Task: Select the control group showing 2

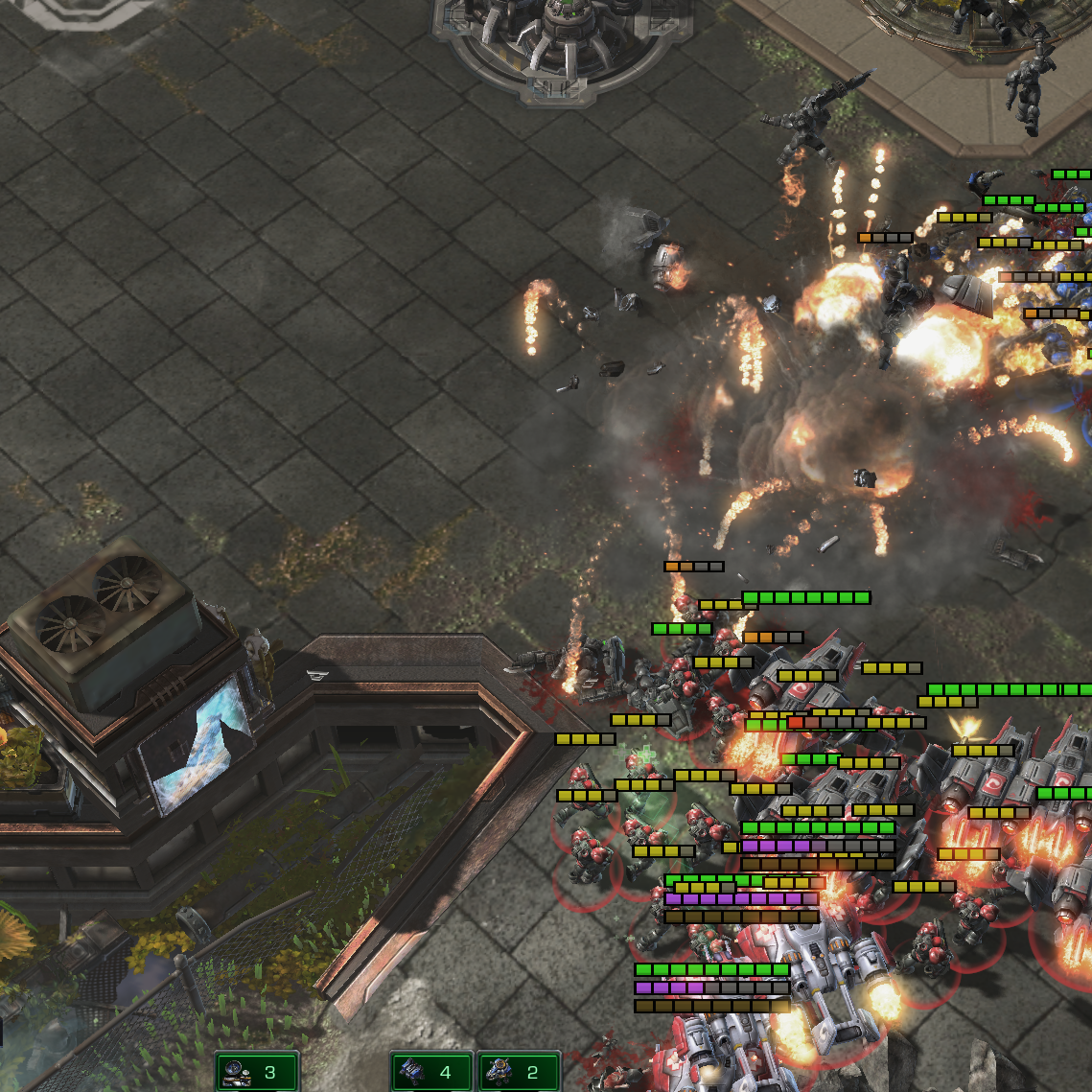Action: point(519,1072)
